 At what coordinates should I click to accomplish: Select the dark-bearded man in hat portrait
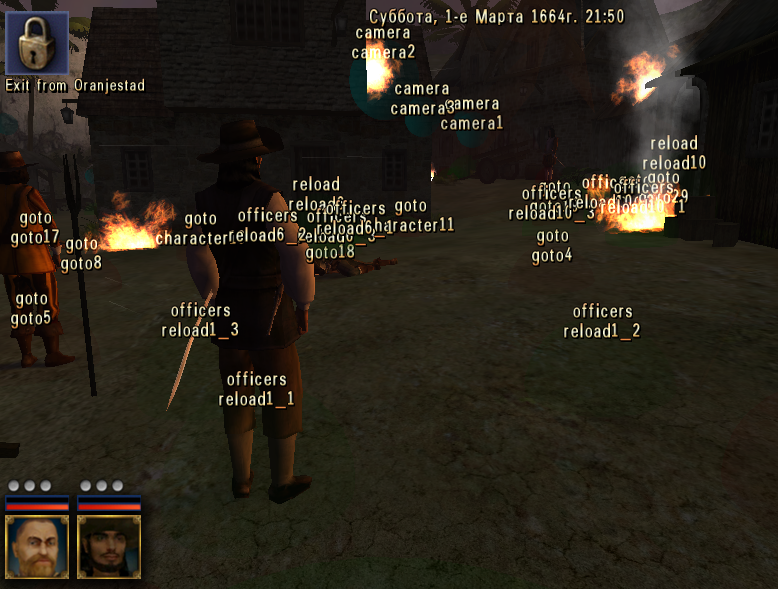(109, 547)
